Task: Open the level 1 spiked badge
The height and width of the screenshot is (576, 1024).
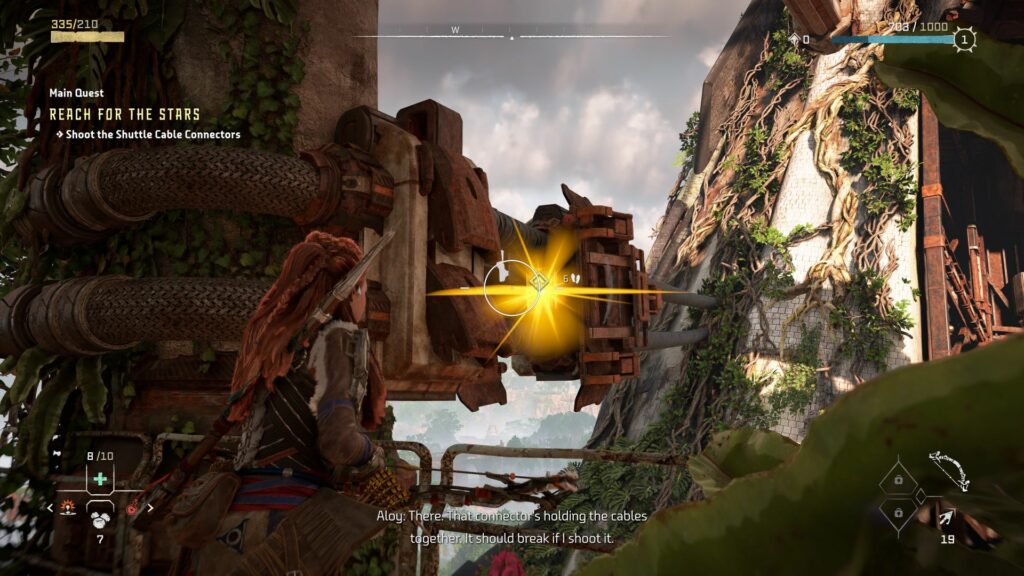Action: tap(963, 40)
